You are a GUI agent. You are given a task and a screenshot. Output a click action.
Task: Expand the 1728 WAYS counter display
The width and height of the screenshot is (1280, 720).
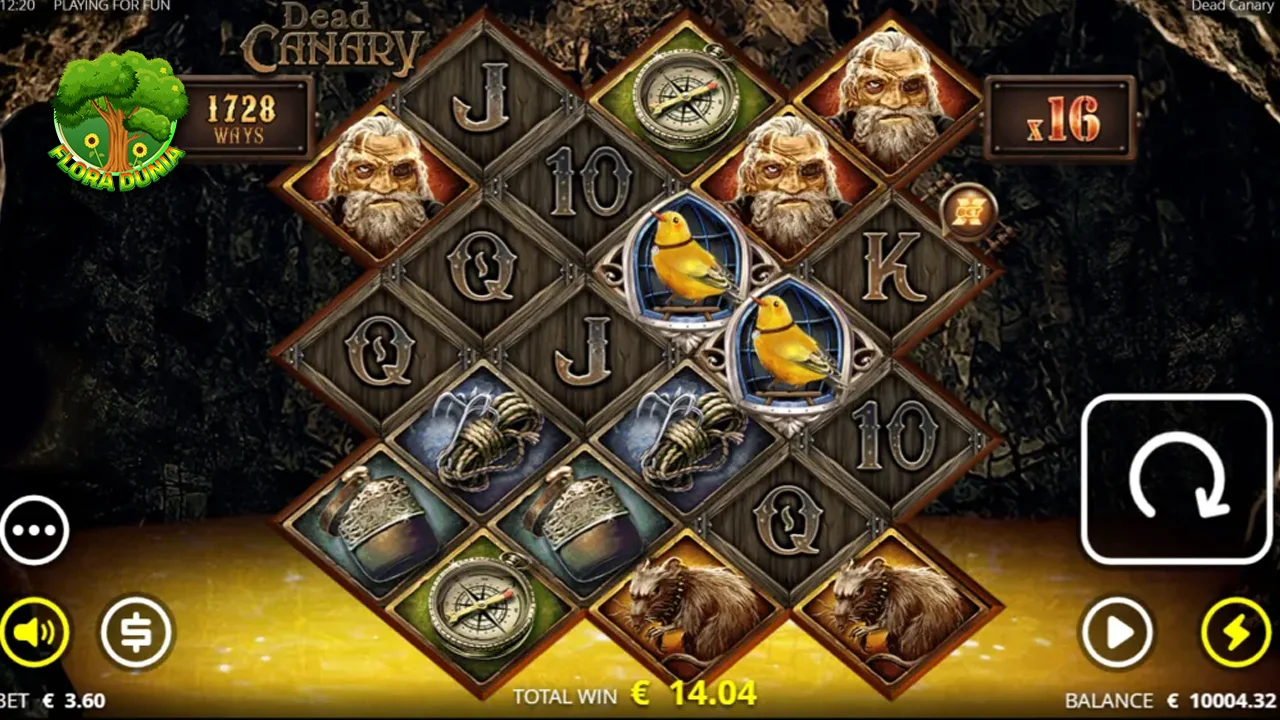tap(245, 113)
